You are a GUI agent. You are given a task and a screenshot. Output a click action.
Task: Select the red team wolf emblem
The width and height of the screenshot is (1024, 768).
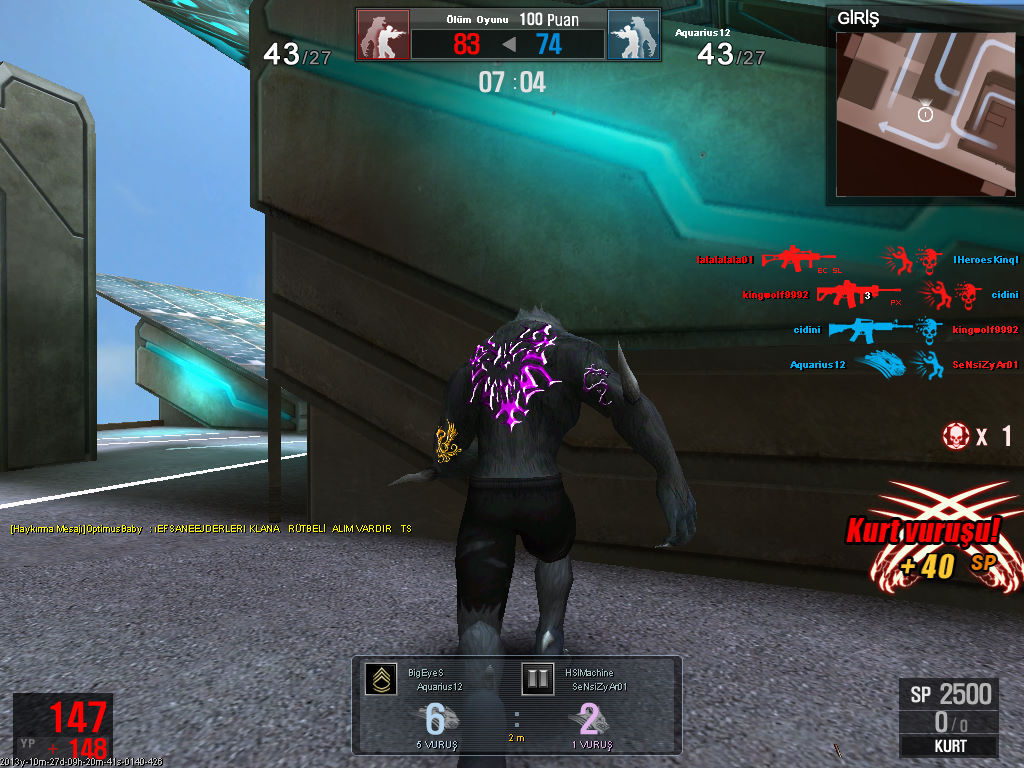click(x=383, y=35)
